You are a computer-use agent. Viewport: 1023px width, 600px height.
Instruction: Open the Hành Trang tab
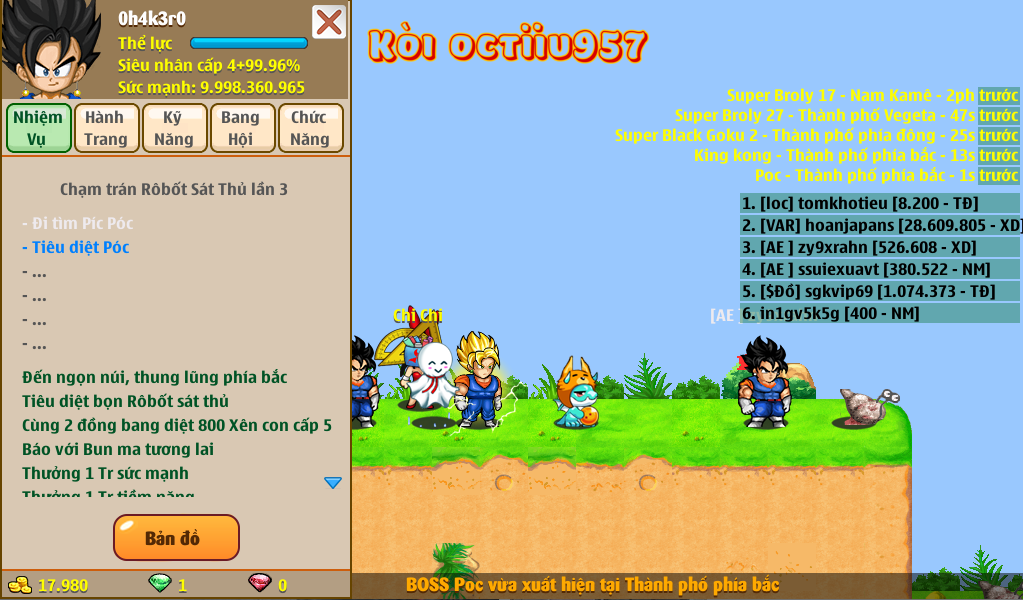tap(106, 128)
